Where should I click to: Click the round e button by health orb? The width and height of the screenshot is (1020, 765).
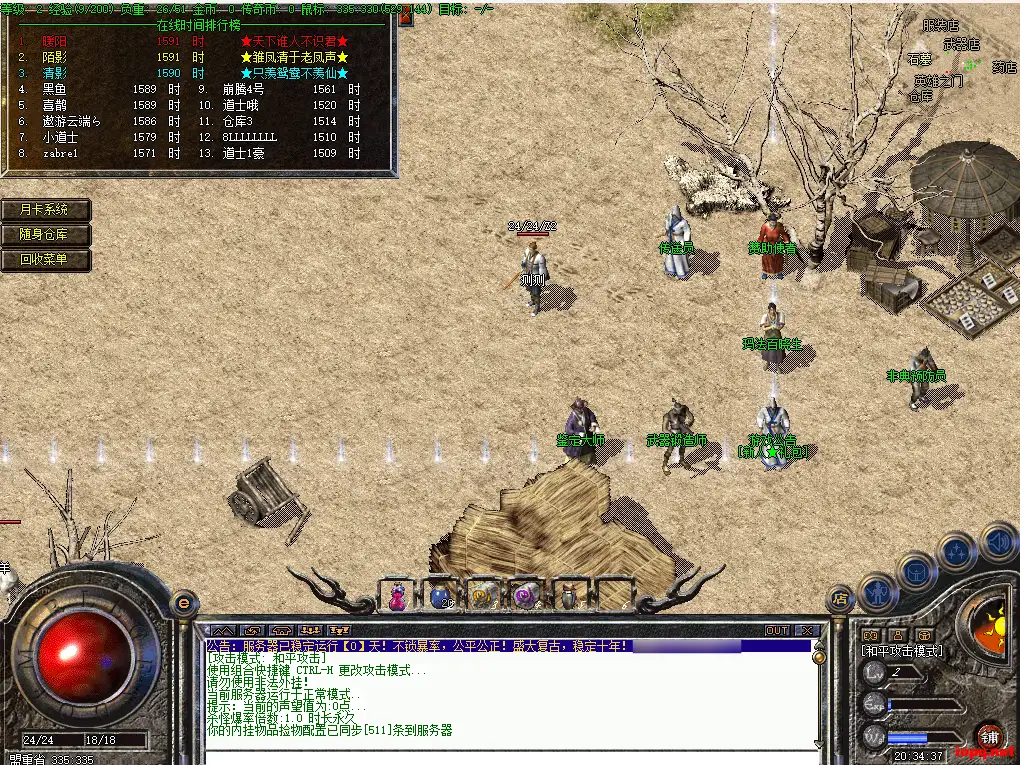click(x=183, y=603)
